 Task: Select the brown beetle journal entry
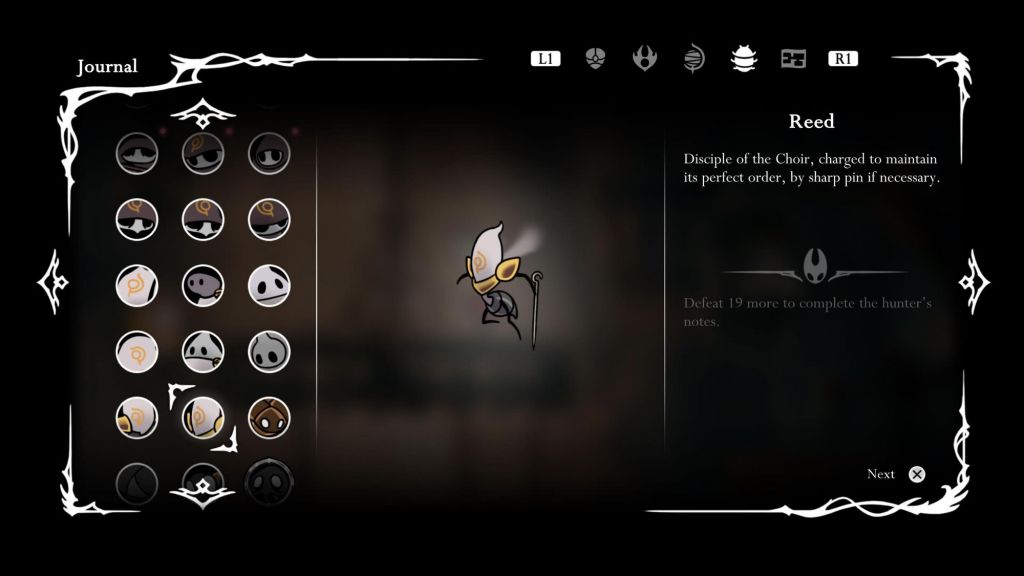click(x=269, y=418)
